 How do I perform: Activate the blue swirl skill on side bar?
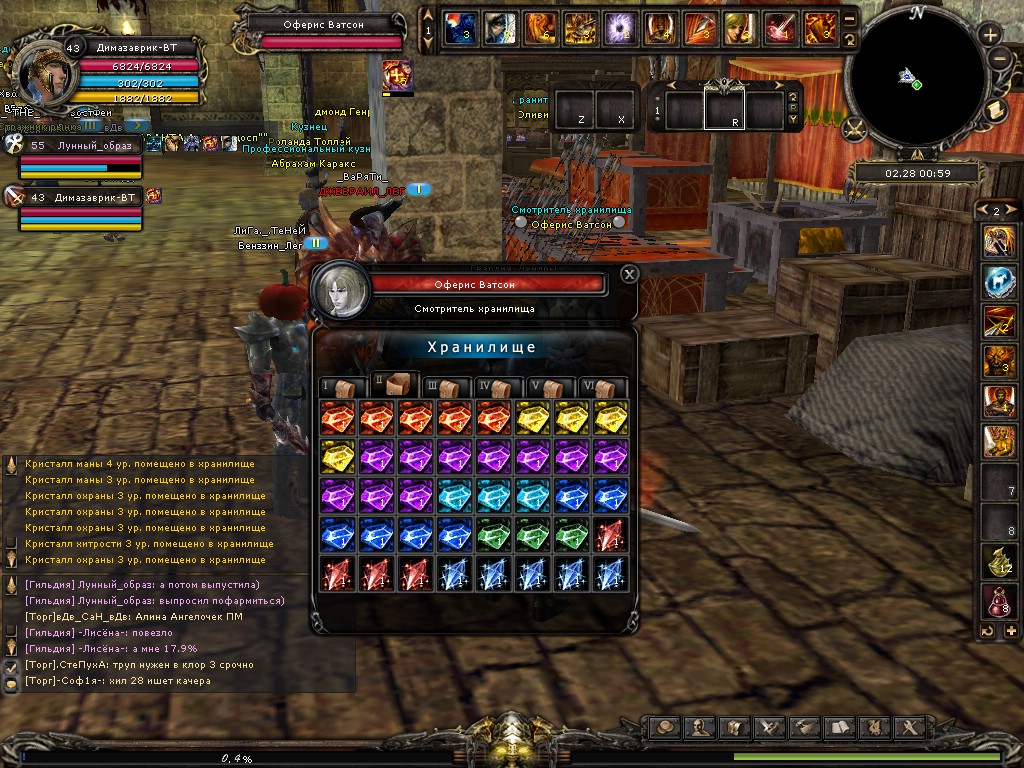coord(999,282)
